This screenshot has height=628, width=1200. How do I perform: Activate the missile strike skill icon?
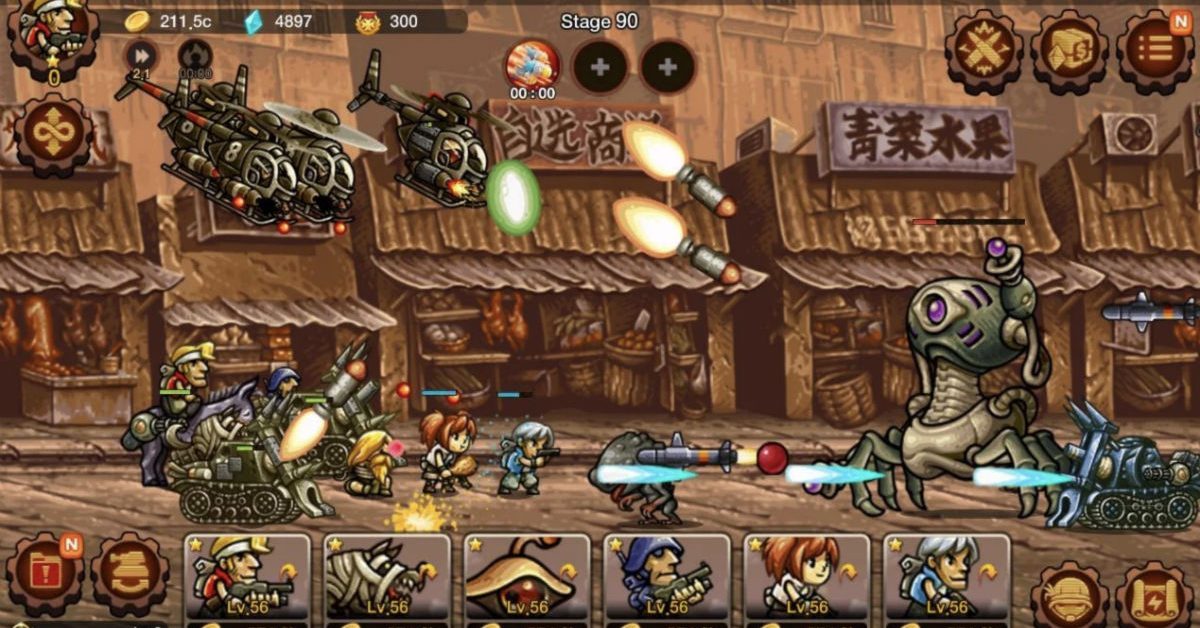(x=532, y=66)
